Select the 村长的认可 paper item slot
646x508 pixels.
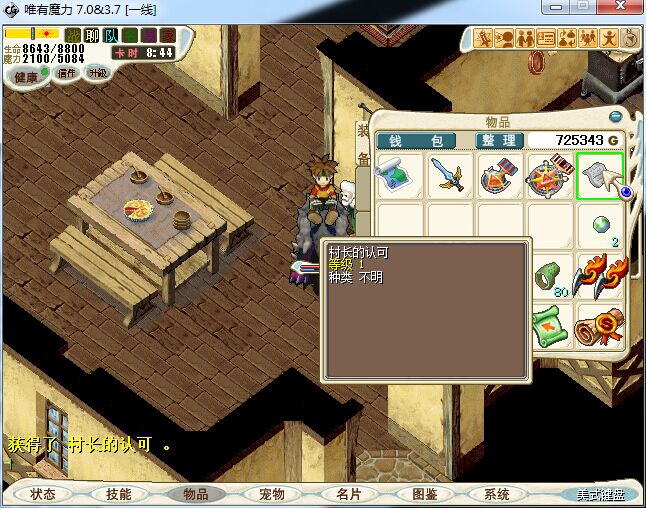coord(600,176)
